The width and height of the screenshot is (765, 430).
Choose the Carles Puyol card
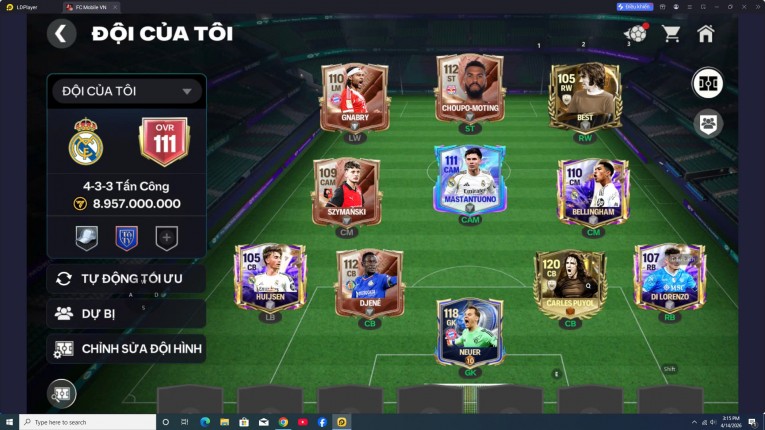(x=570, y=283)
